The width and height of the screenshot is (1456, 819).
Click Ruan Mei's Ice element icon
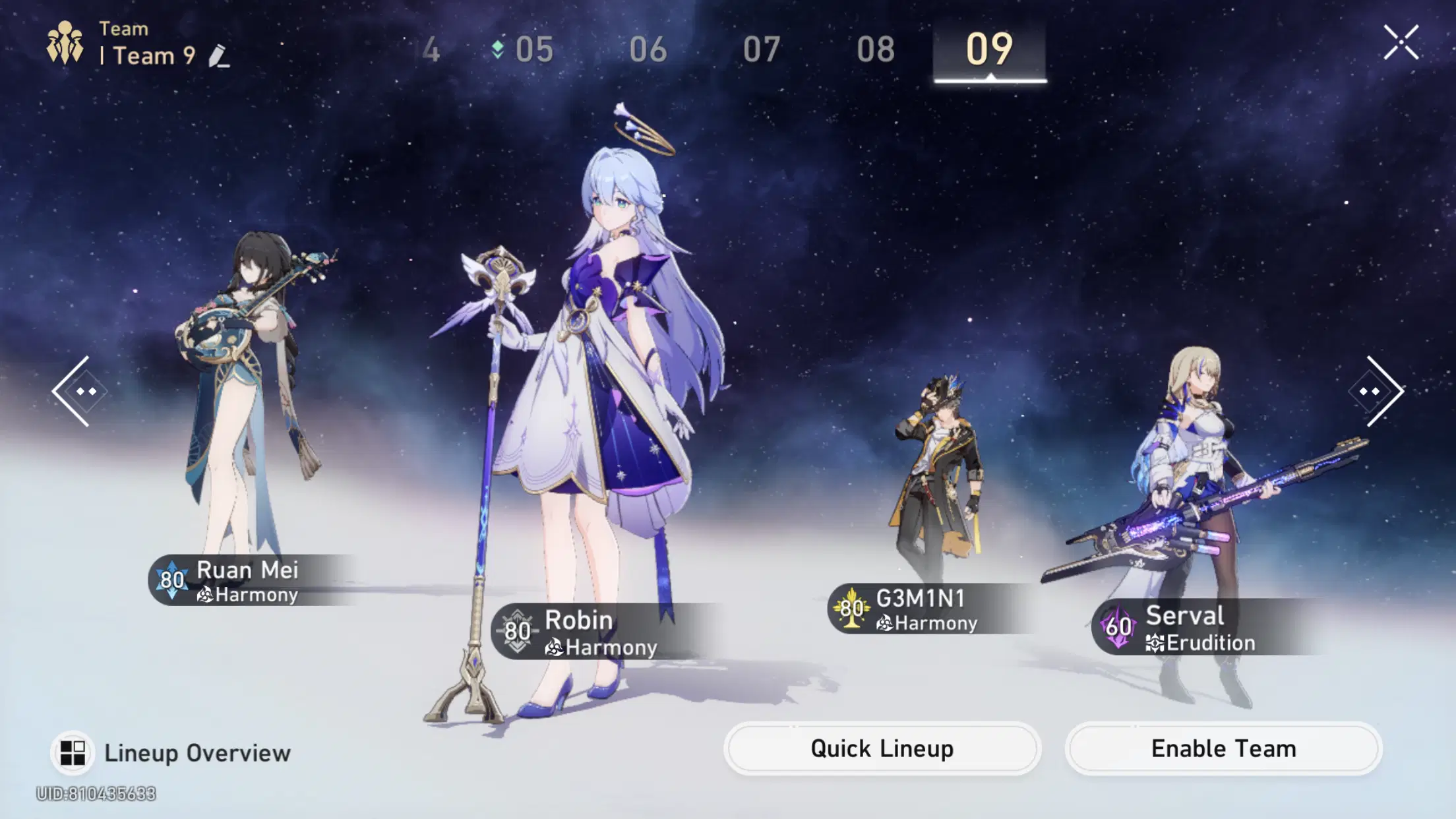(x=173, y=580)
